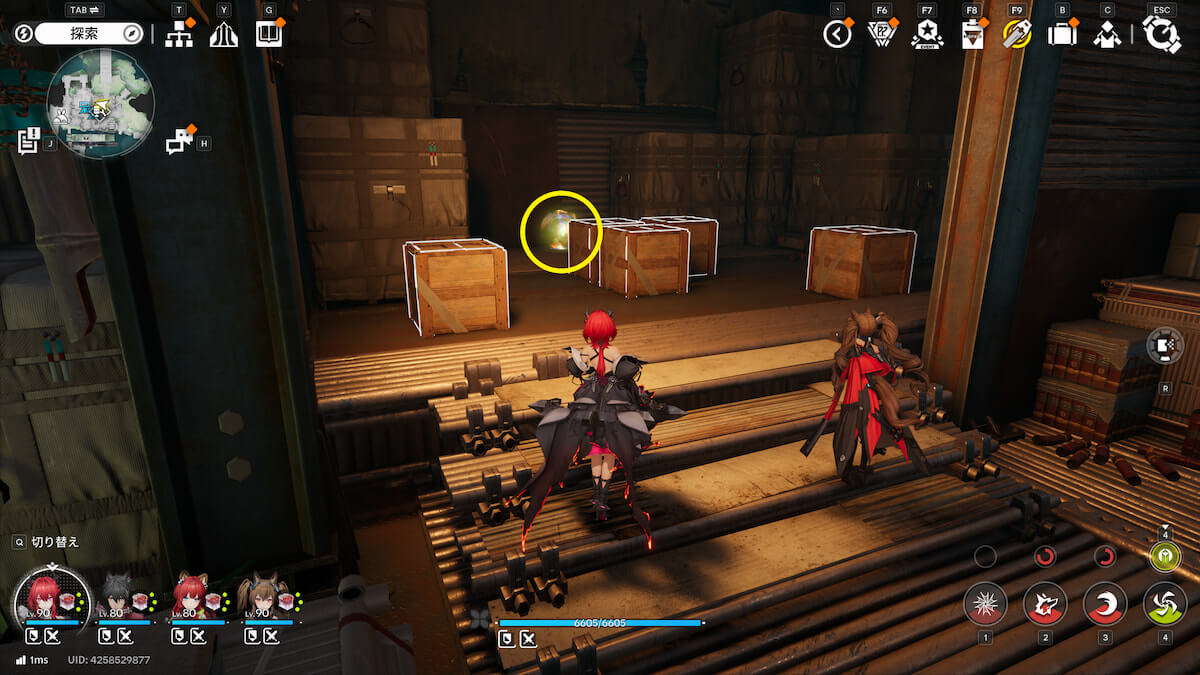Viewport: 1200px width, 675px height.
Task: Open the operator figure icon
Action: click(1106, 35)
